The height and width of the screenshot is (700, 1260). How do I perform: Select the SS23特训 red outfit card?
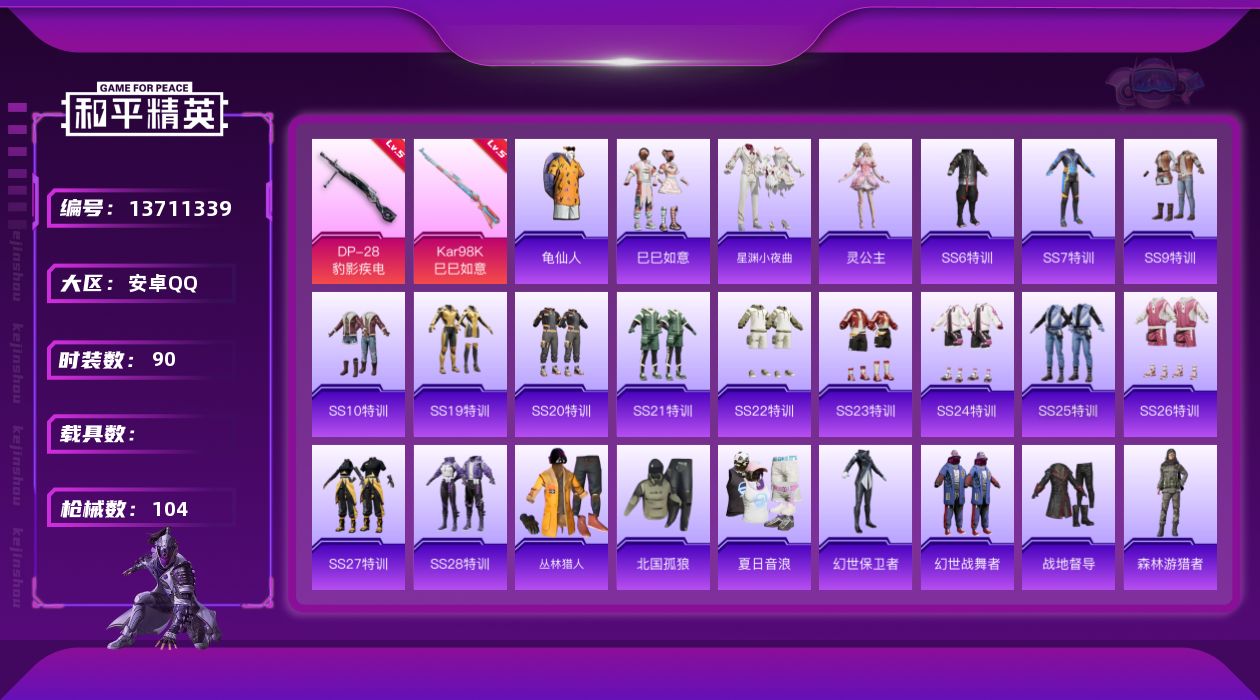pos(865,364)
